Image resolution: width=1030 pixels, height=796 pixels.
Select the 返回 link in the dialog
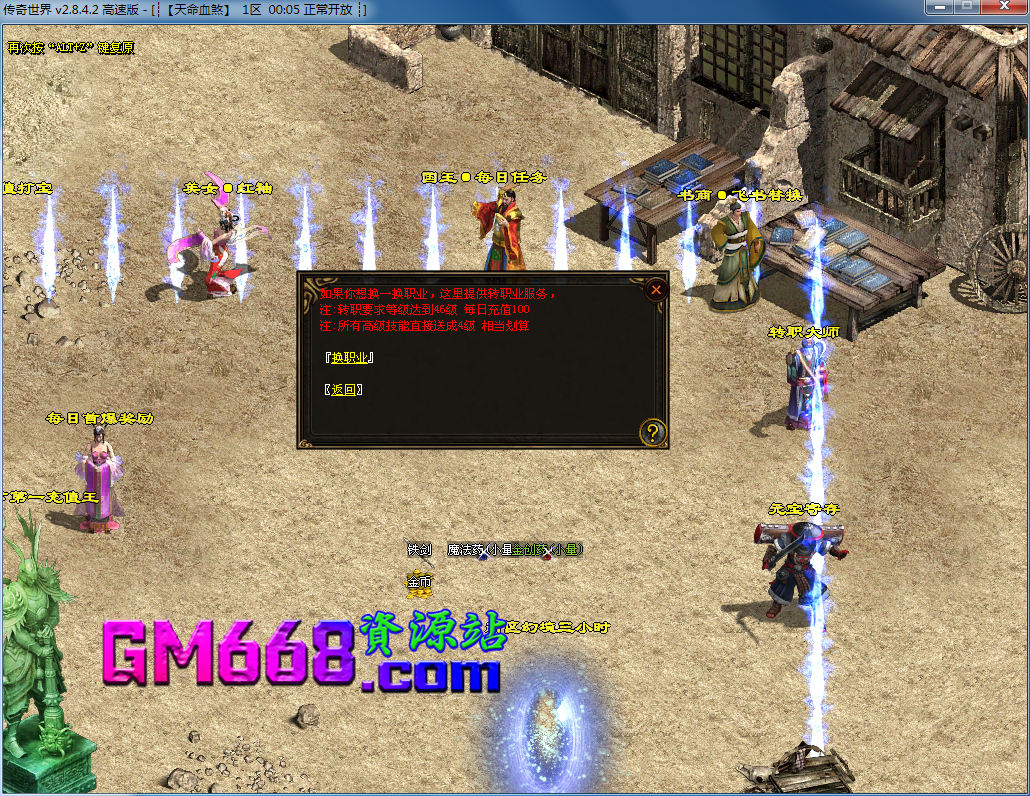tap(343, 390)
